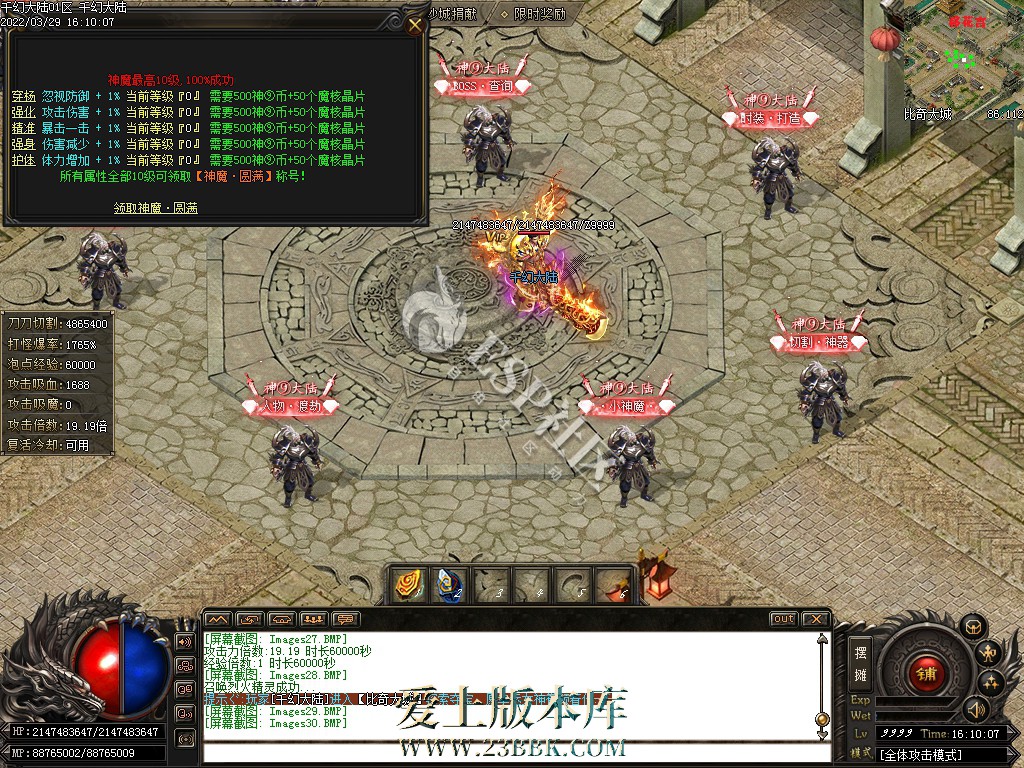Select the 穿杨 ignore-defense upgrade link
Screen dimensions: 1024x768
25,96
